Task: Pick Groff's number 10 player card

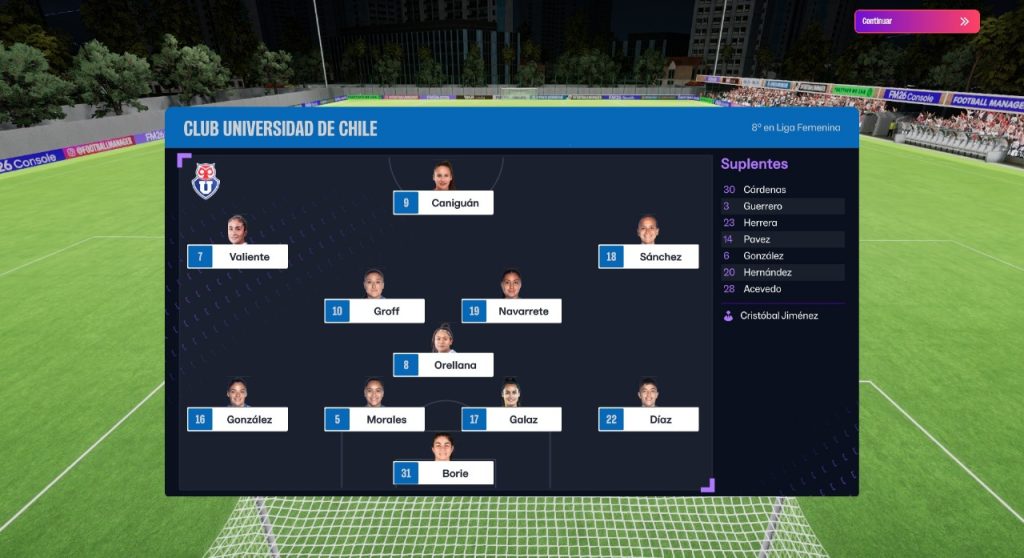Action: tap(374, 311)
